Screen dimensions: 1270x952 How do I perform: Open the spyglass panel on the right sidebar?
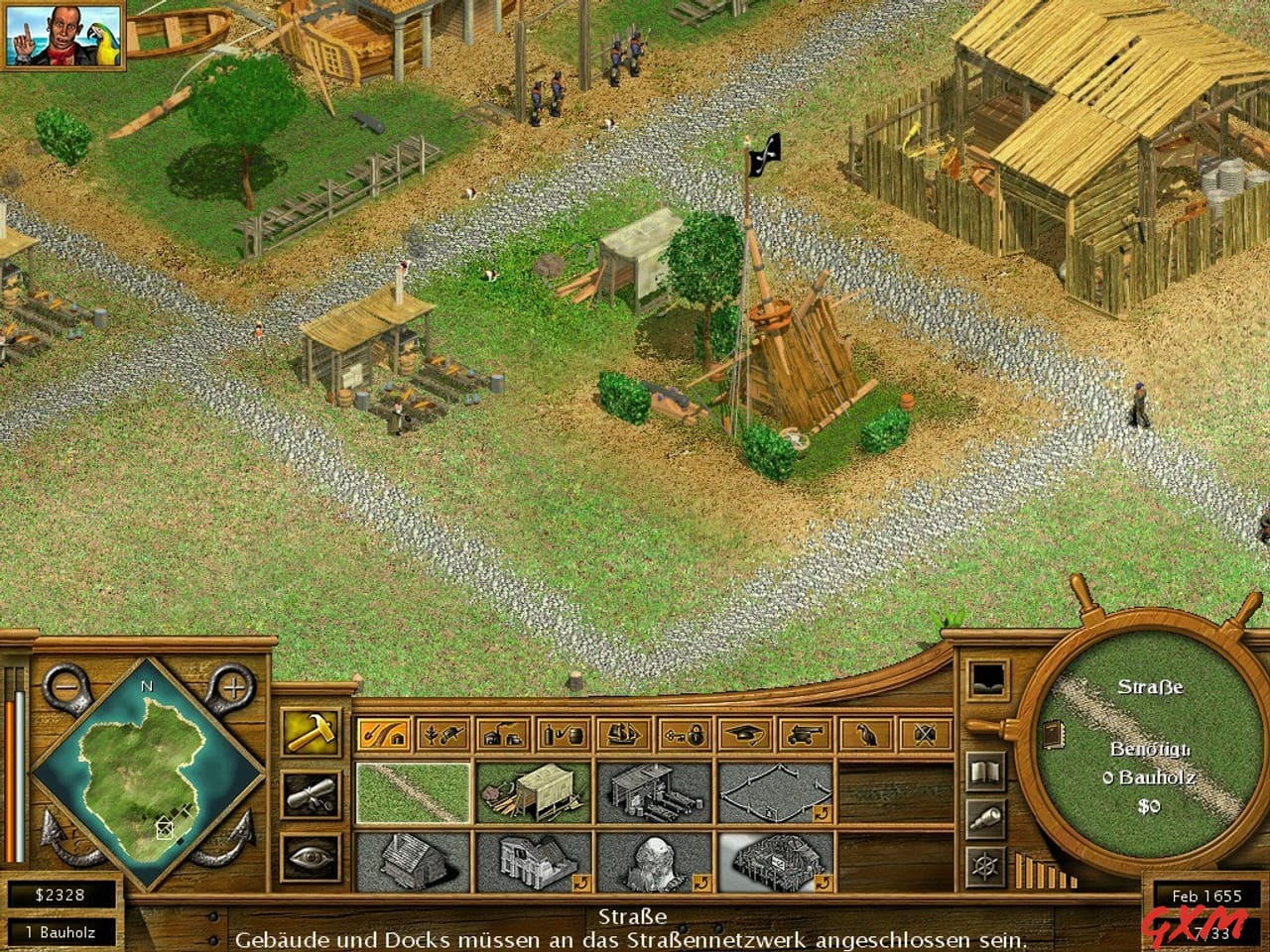click(986, 818)
